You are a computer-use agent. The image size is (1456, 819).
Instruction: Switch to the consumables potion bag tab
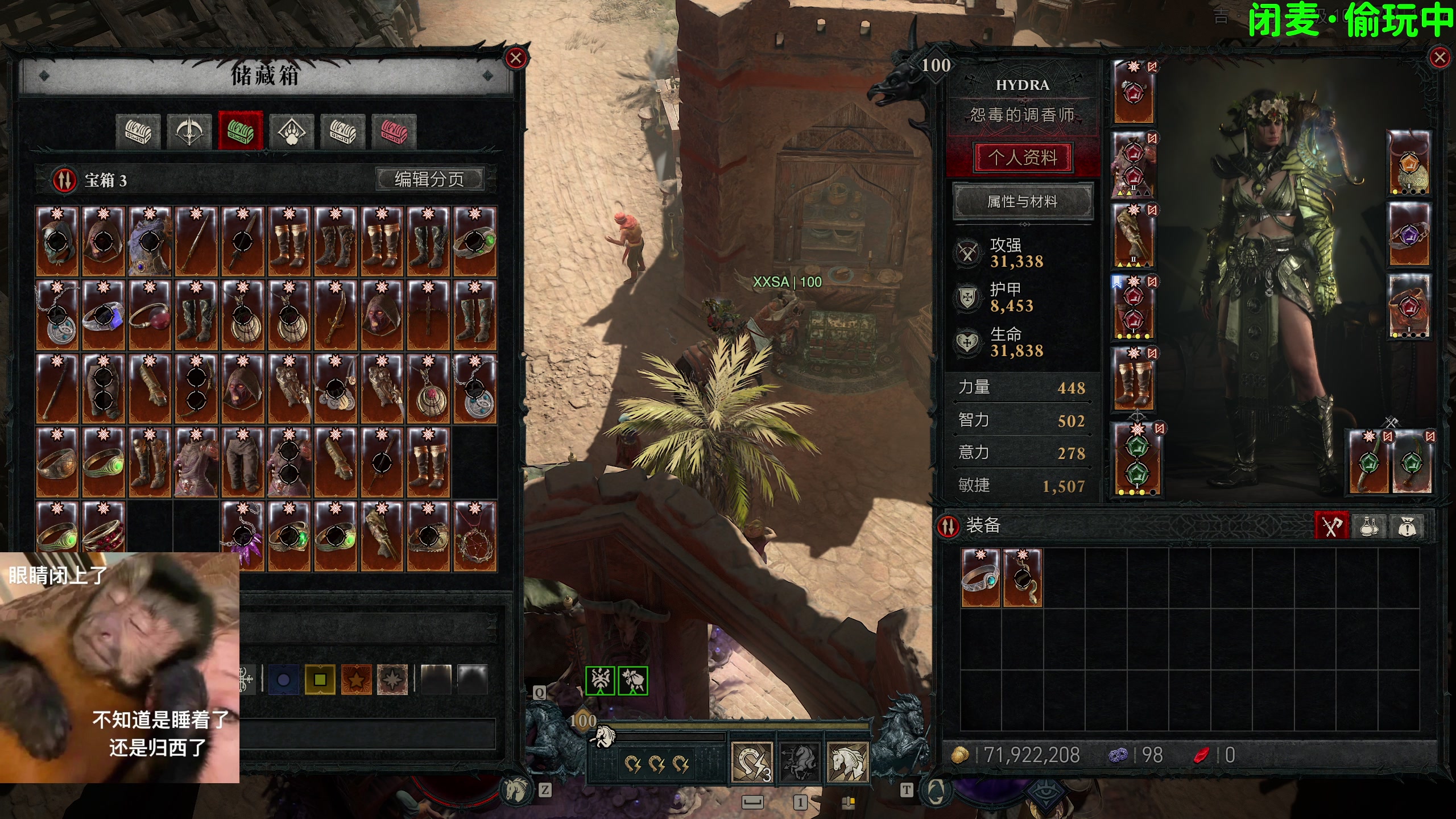point(1369,526)
